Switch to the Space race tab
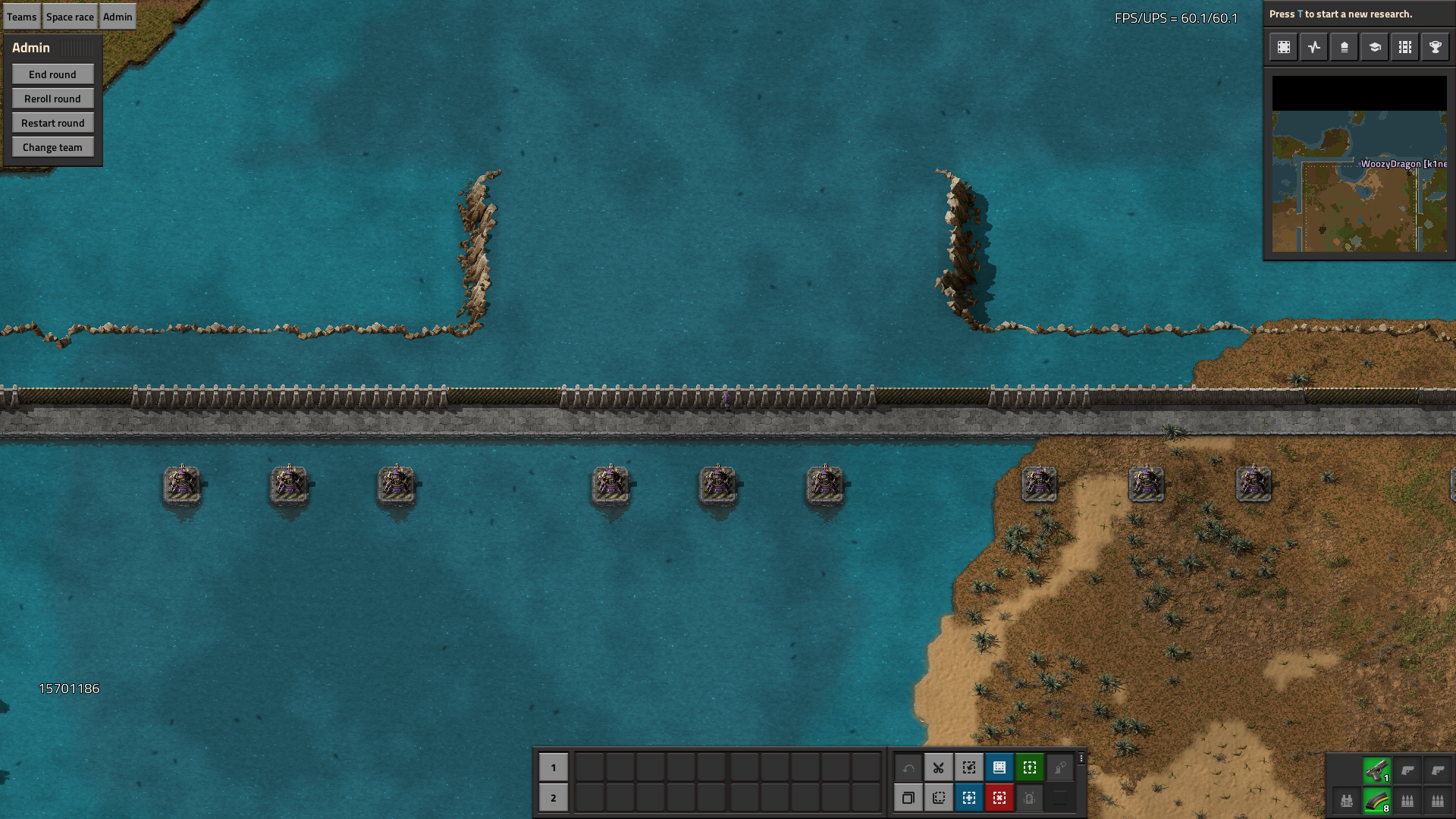This screenshot has width=1456, height=819. 70,17
